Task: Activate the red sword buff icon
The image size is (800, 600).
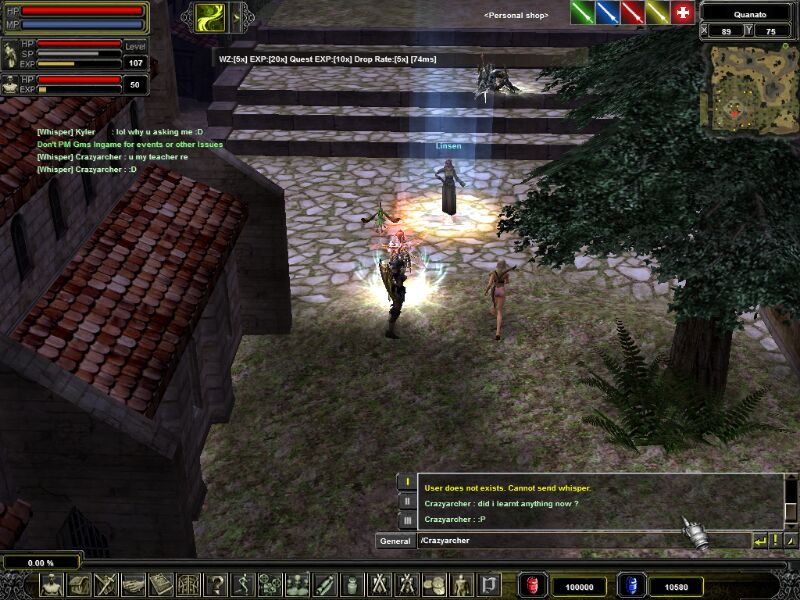Action: coord(632,12)
